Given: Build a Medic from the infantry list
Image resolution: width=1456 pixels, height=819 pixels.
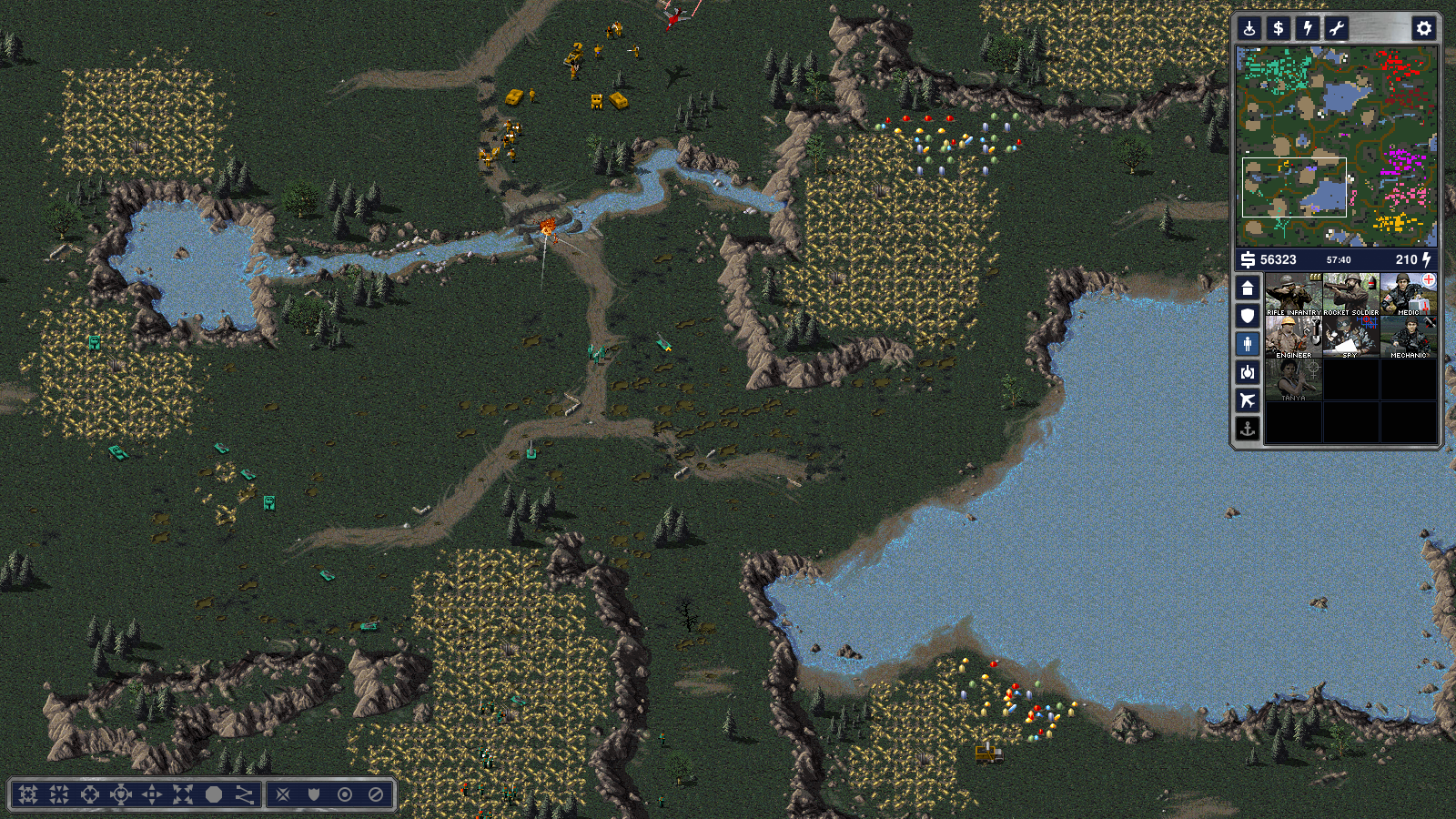Looking at the screenshot, I should (1408, 294).
